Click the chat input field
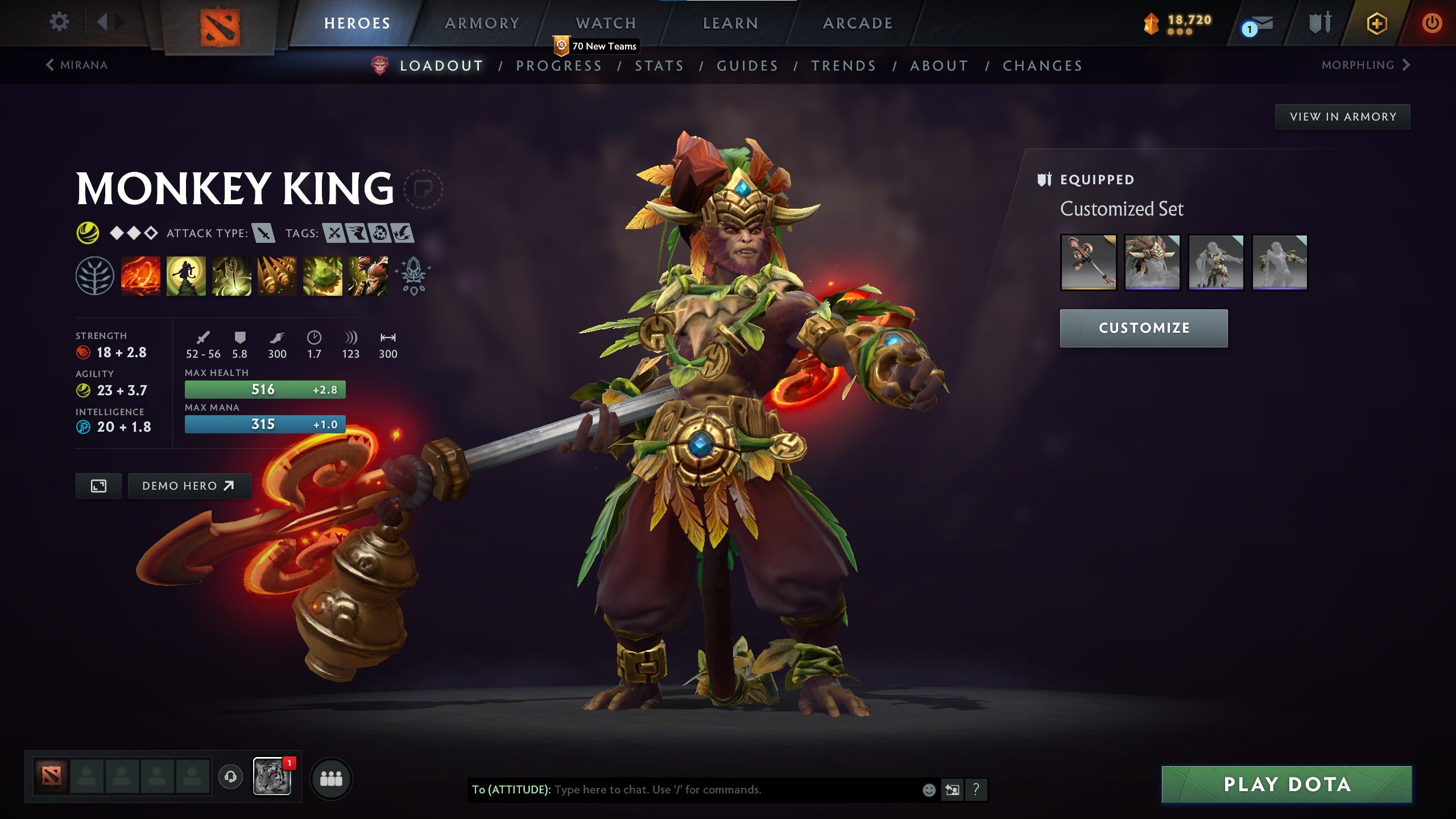The width and height of the screenshot is (1456, 819). (682, 789)
